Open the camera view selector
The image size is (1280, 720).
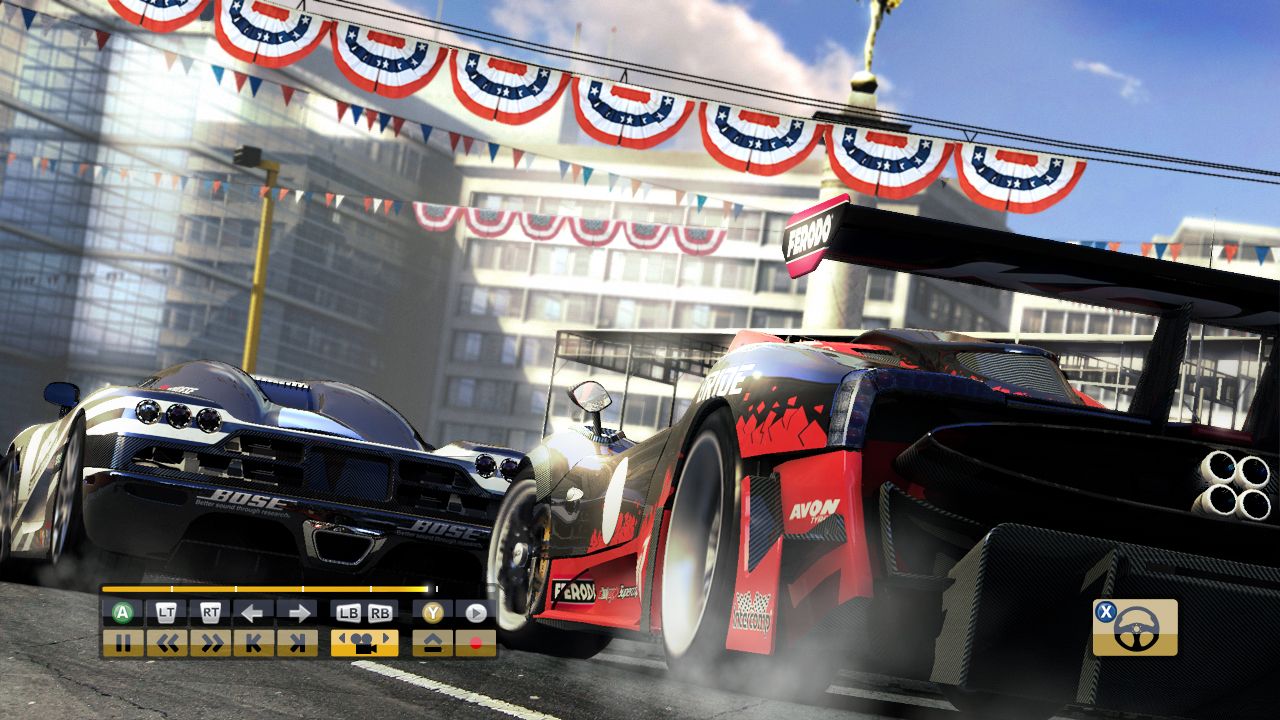point(364,641)
